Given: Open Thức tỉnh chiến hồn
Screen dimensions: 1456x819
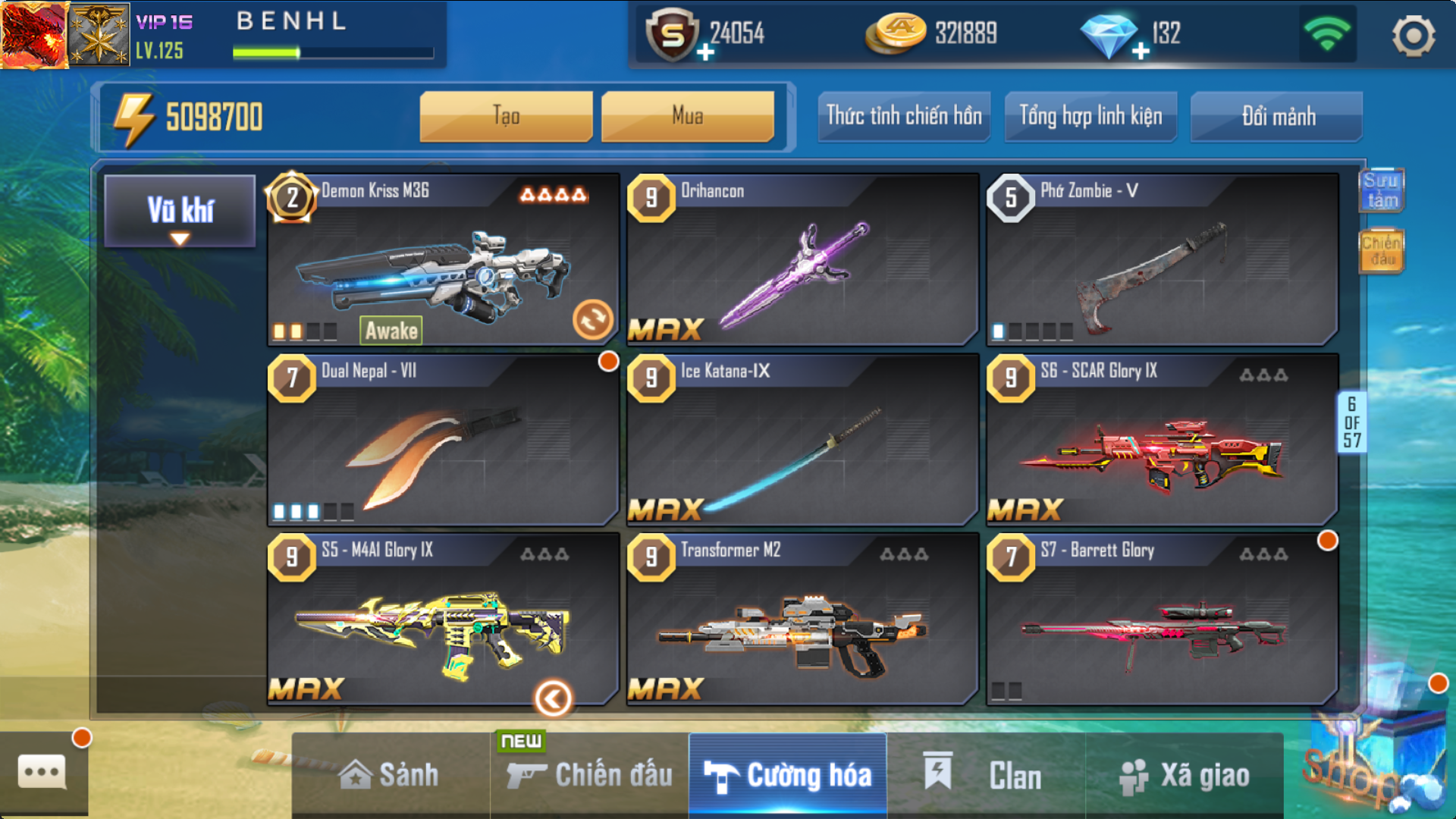Looking at the screenshot, I should pyautogui.click(x=903, y=116).
